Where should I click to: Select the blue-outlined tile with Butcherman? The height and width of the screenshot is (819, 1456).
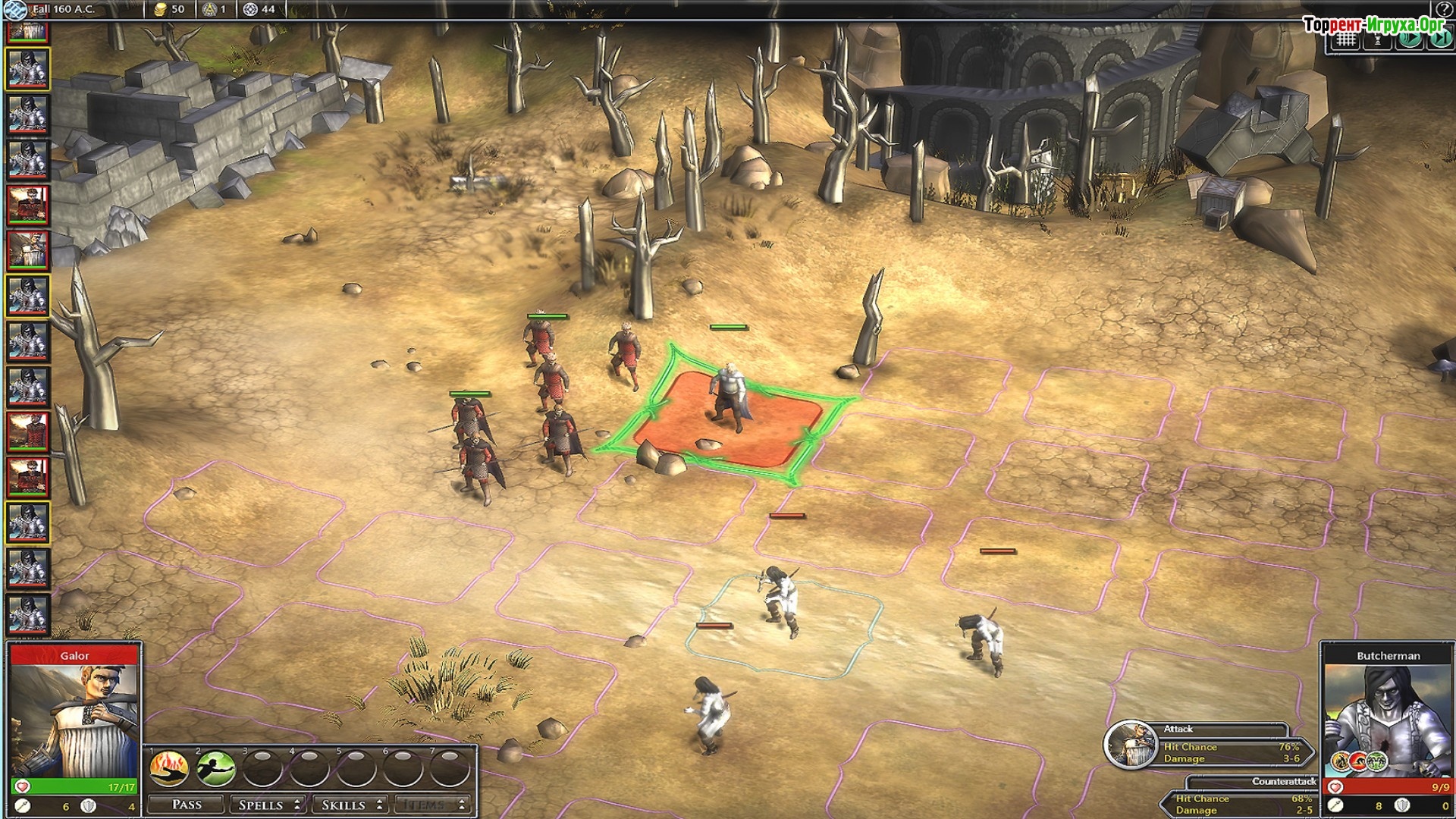click(x=785, y=626)
